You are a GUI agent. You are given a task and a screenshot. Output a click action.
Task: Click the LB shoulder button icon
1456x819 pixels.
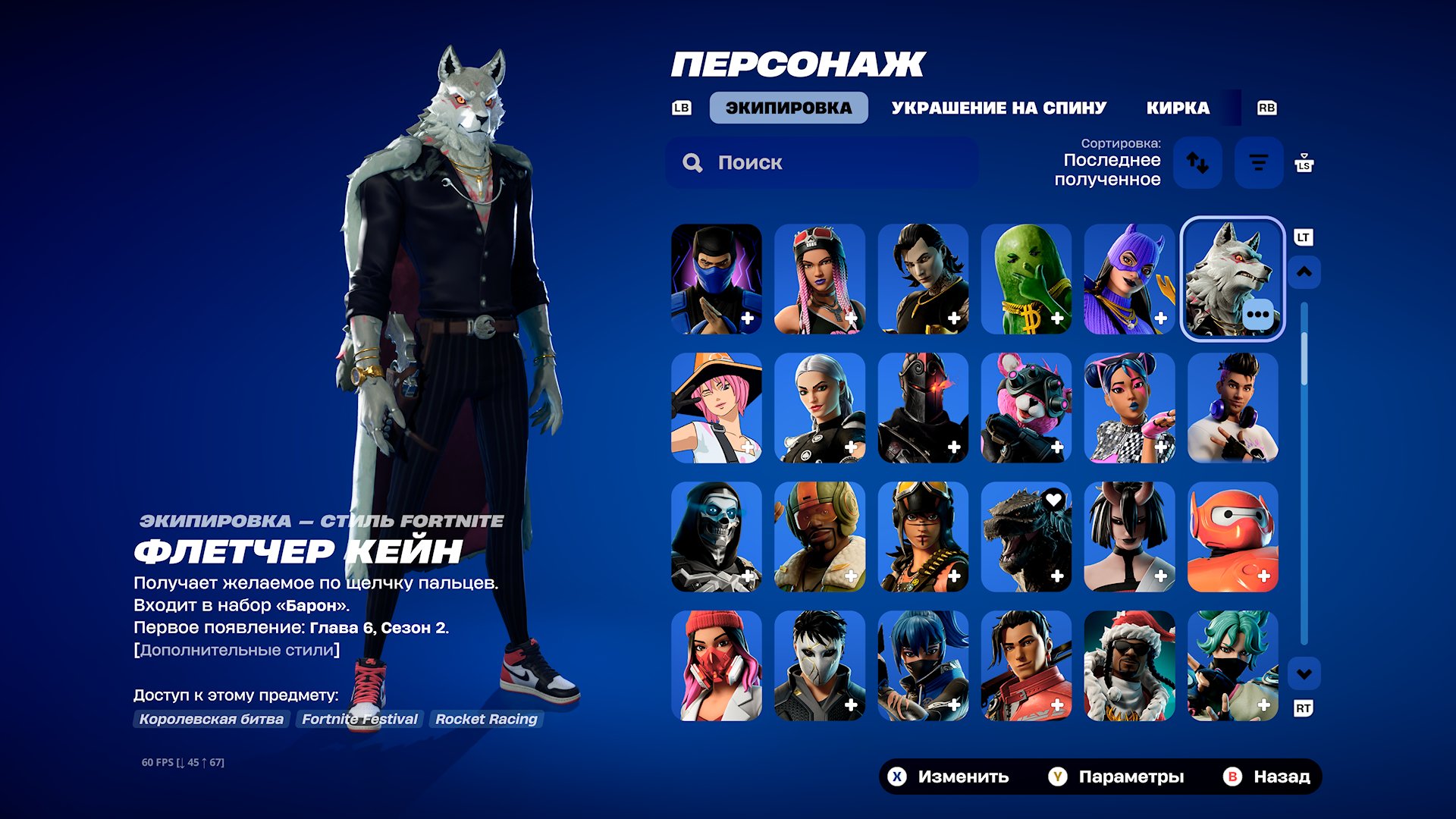(680, 108)
